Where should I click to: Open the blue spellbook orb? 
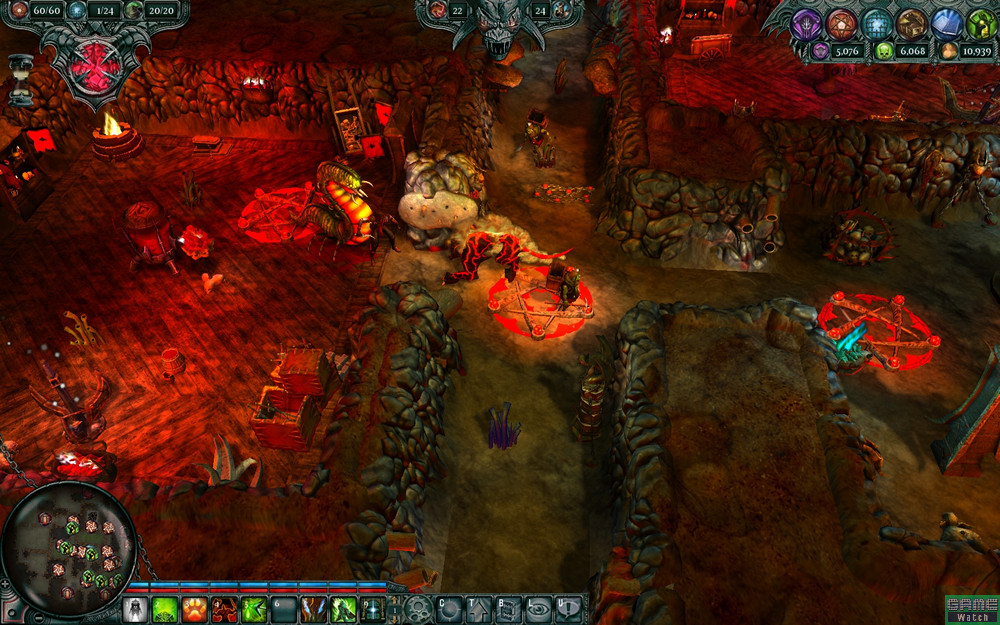point(946,23)
